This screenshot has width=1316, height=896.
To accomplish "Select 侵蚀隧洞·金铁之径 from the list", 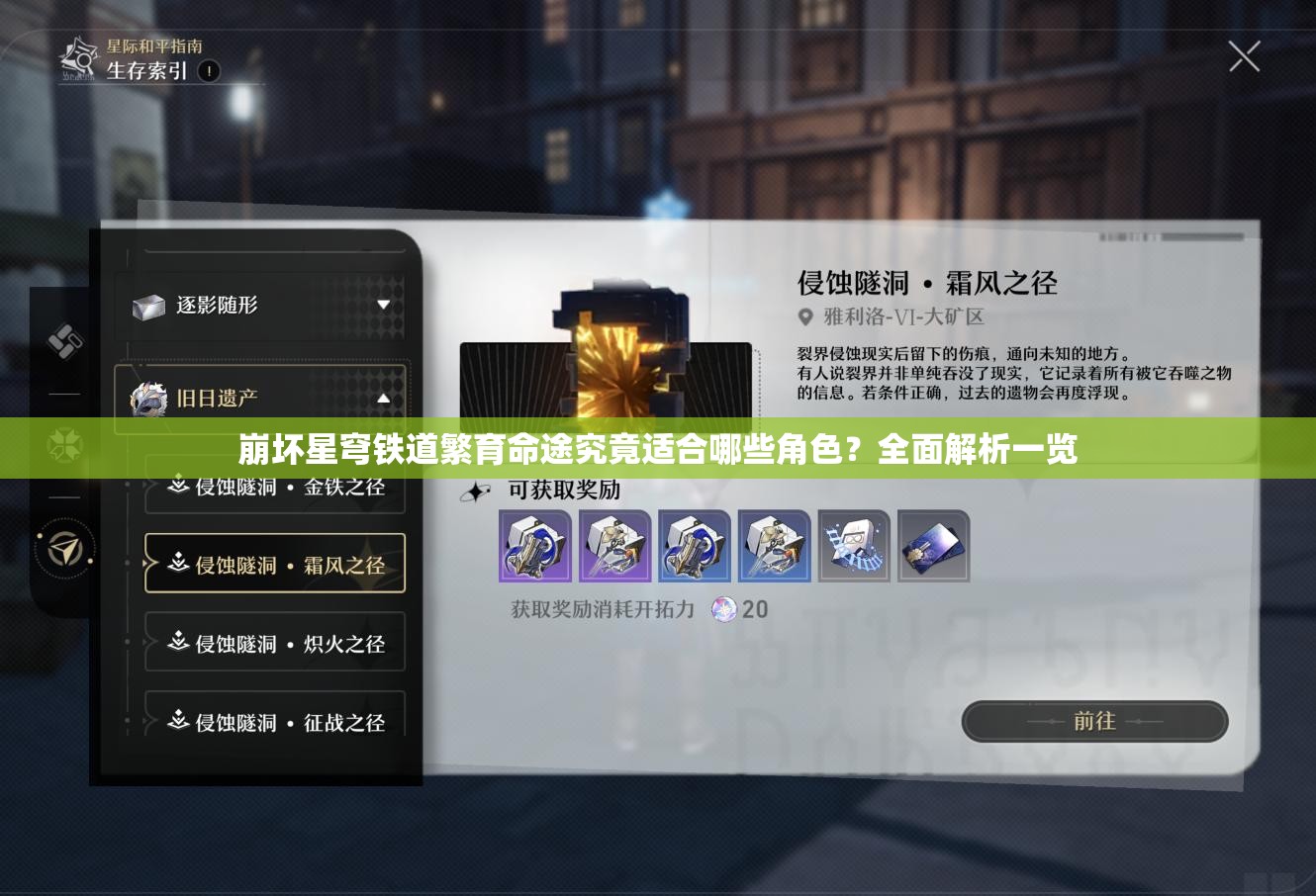I will 275,487.
